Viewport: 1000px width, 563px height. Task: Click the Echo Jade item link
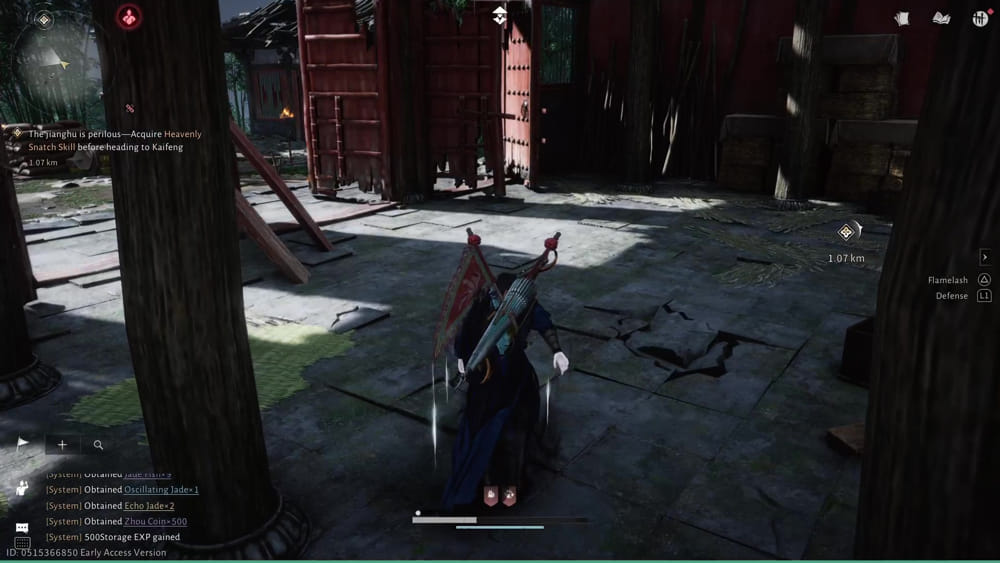click(x=149, y=506)
